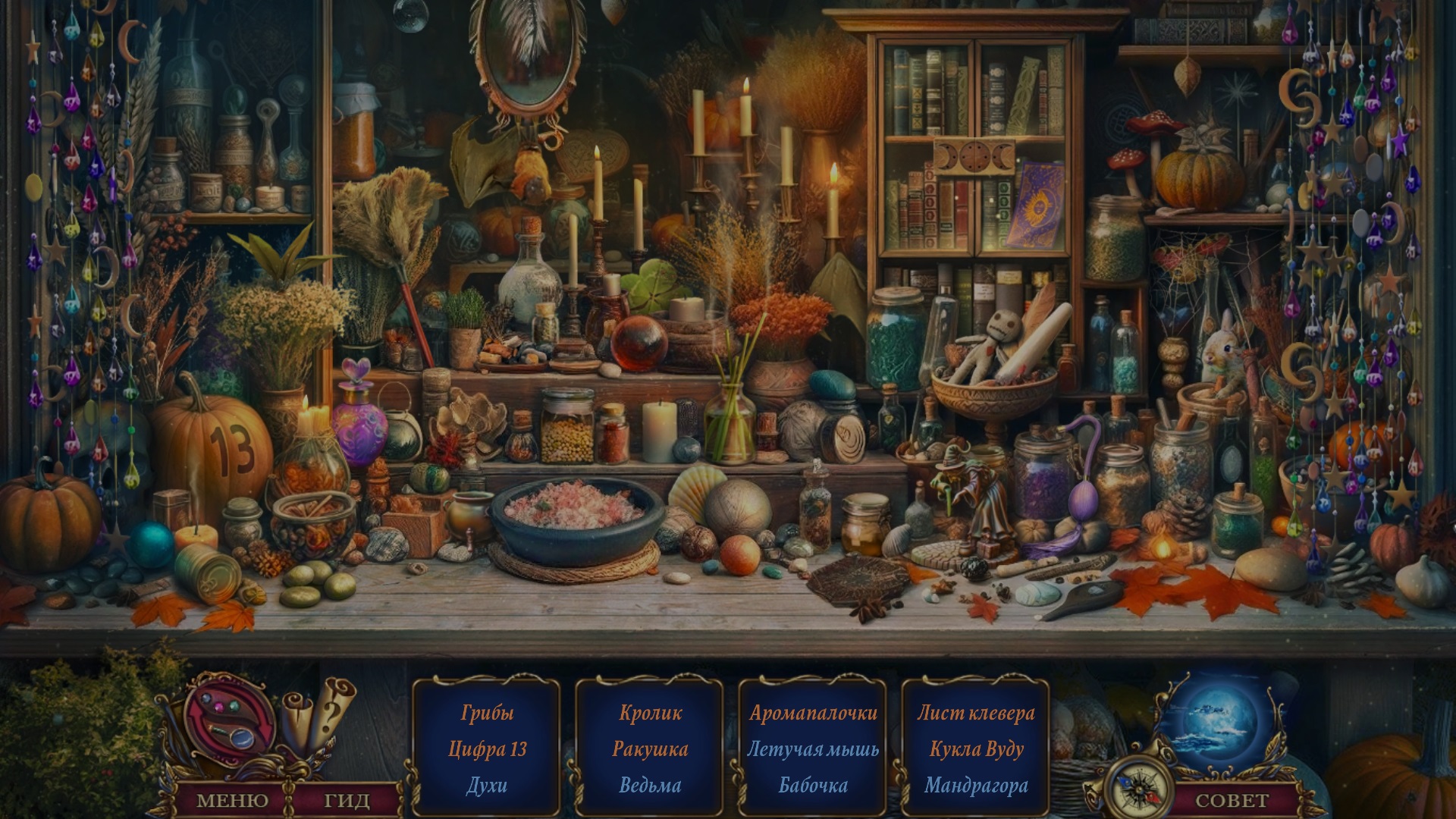Choose the Ракушка list entry

pyautogui.click(x=650, y=749)
